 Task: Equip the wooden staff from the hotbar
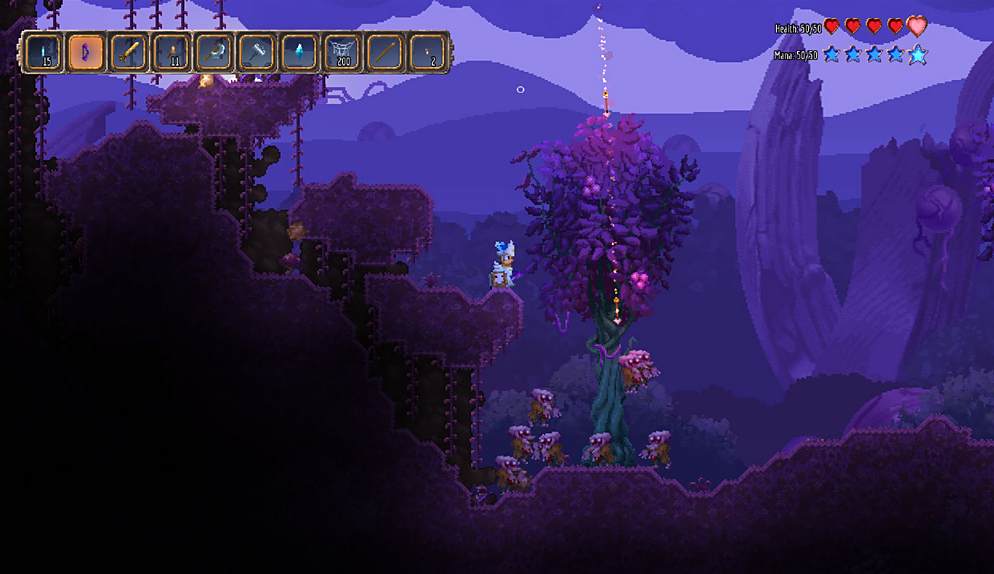[x=385, y=52]
